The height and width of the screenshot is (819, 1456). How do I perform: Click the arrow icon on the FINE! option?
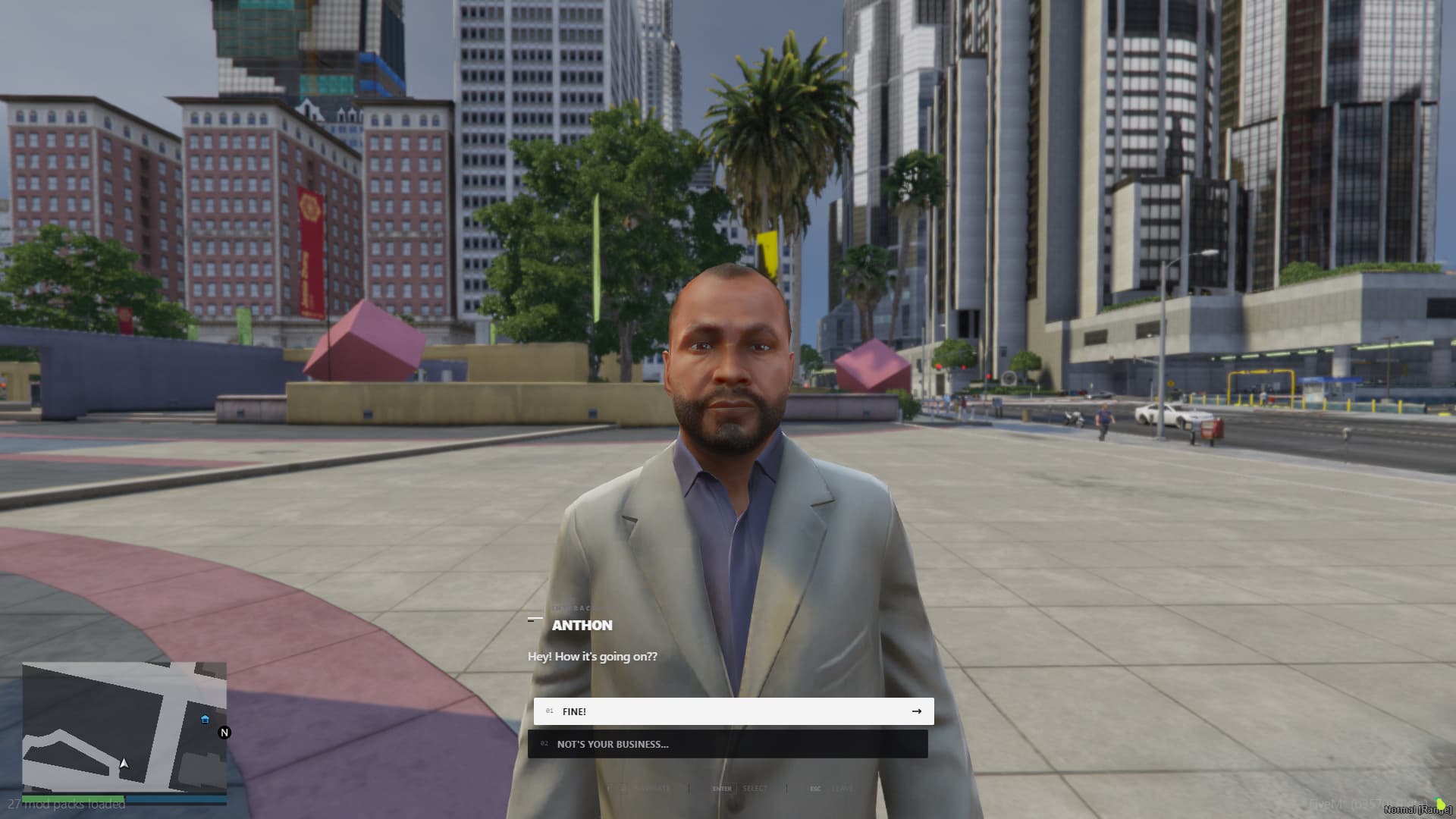pos(917,711)
